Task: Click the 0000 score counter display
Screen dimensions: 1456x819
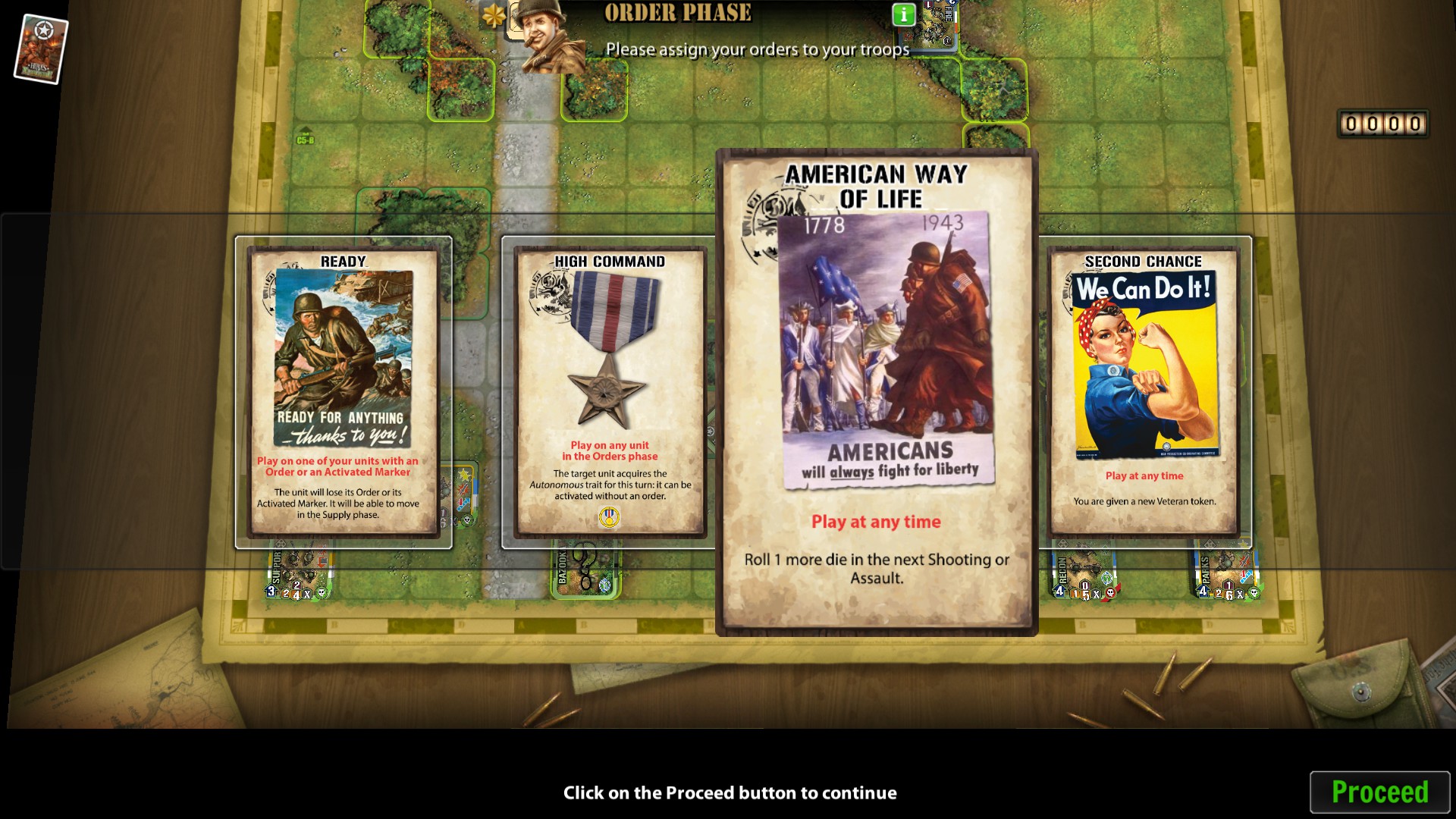Action: (x=1382, y=121)
